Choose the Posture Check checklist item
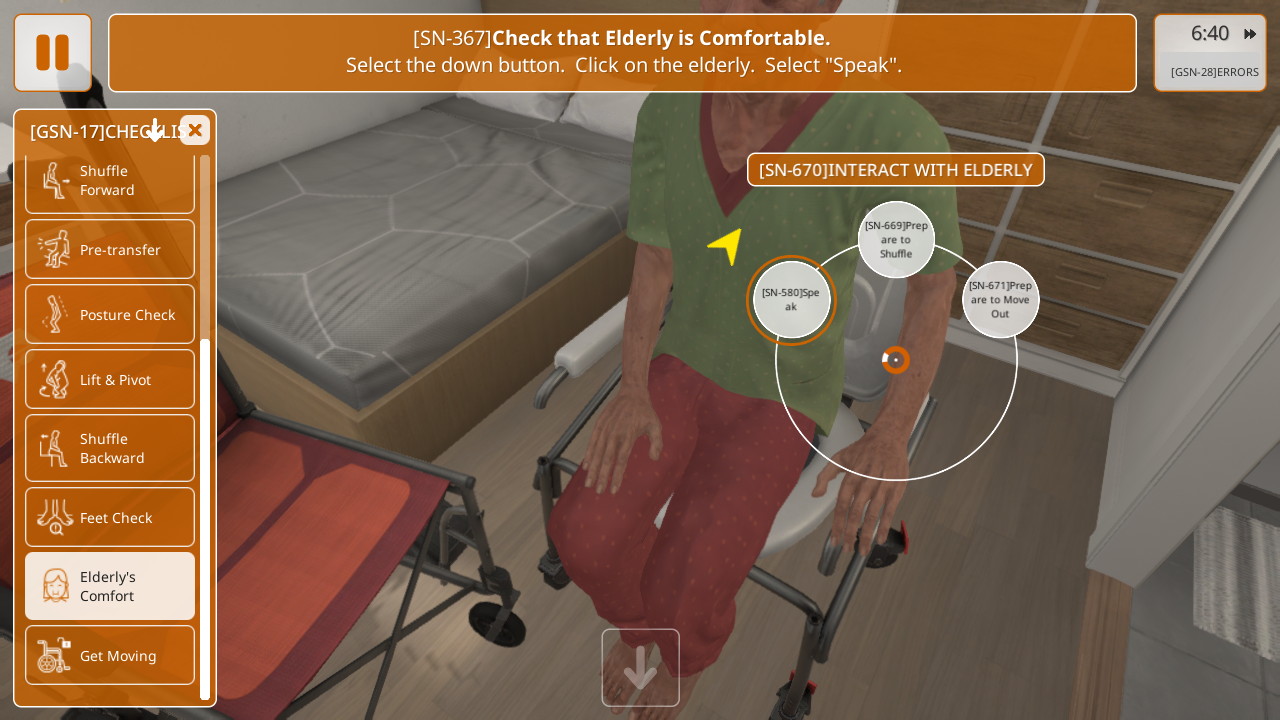This screenshot has width=1280, height=720. click(x=110, y=314)
